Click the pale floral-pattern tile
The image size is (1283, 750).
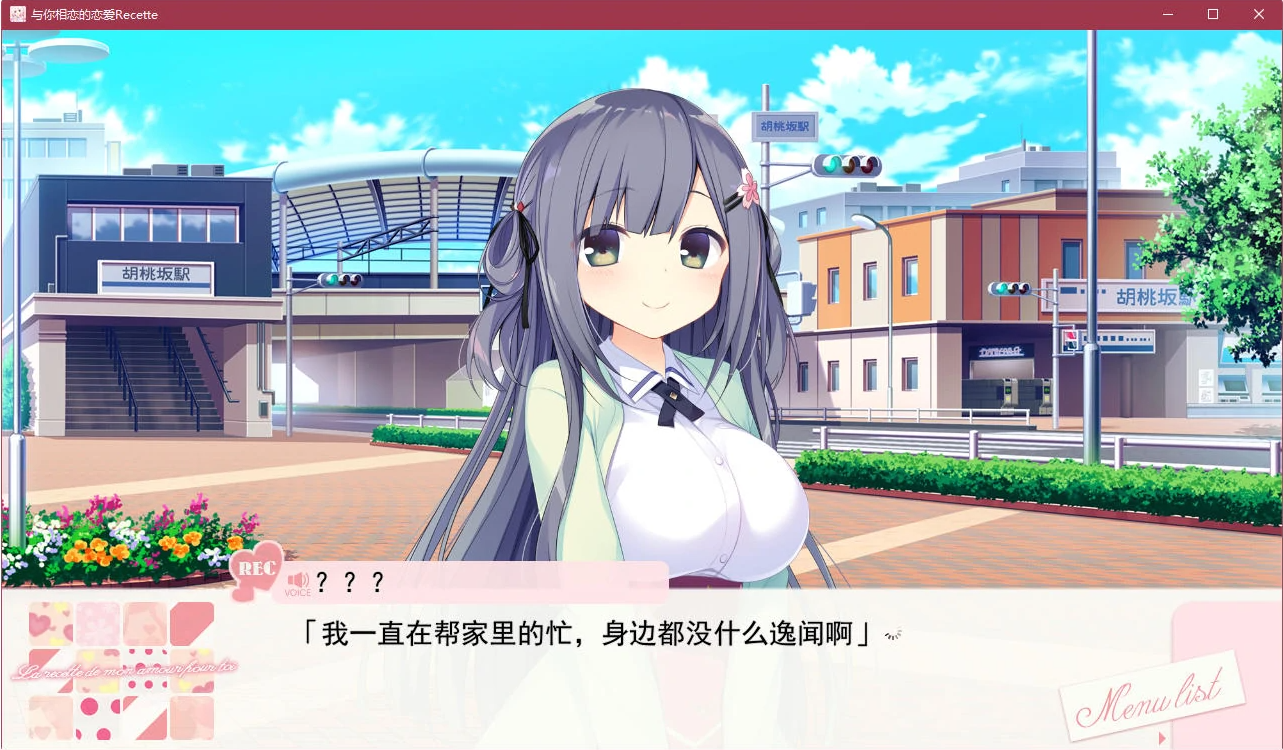point(98,621)
